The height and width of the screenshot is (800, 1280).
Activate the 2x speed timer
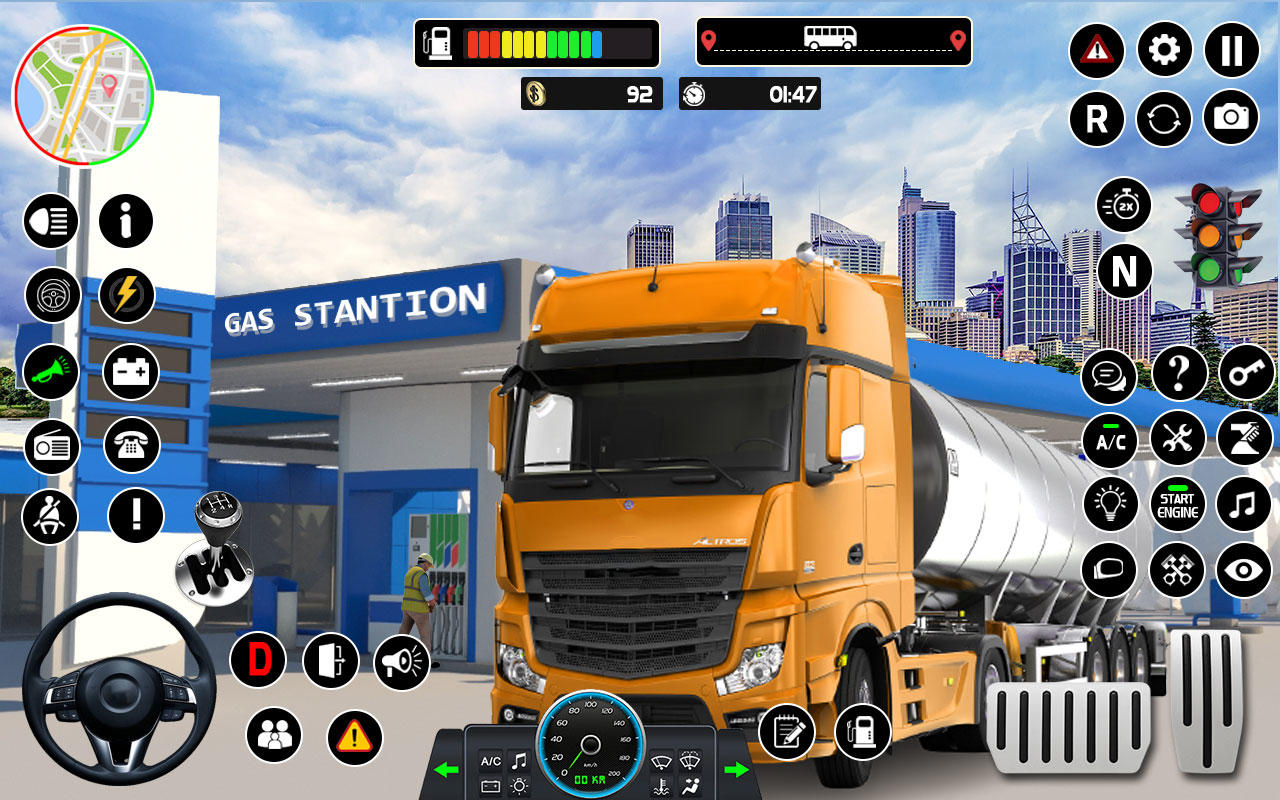pos(1124,205)
